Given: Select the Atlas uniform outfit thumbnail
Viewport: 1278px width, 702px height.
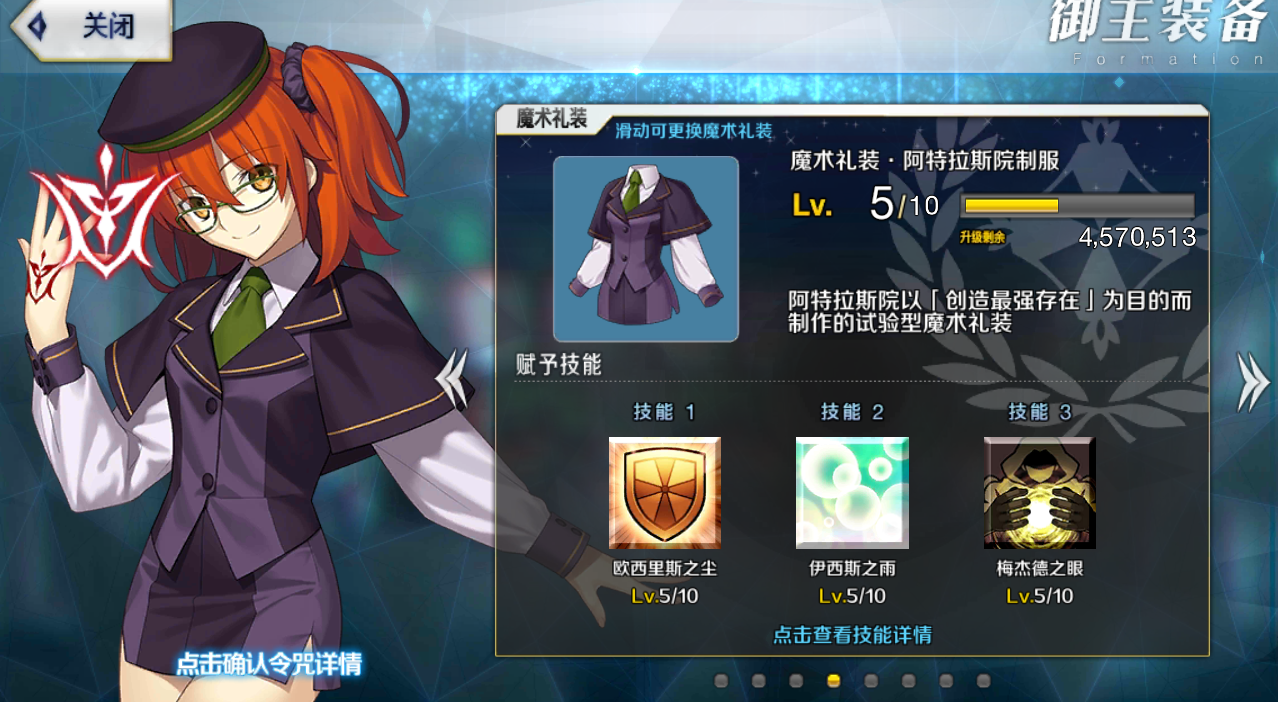Looking at the screenshot, I should click(646, 249).
